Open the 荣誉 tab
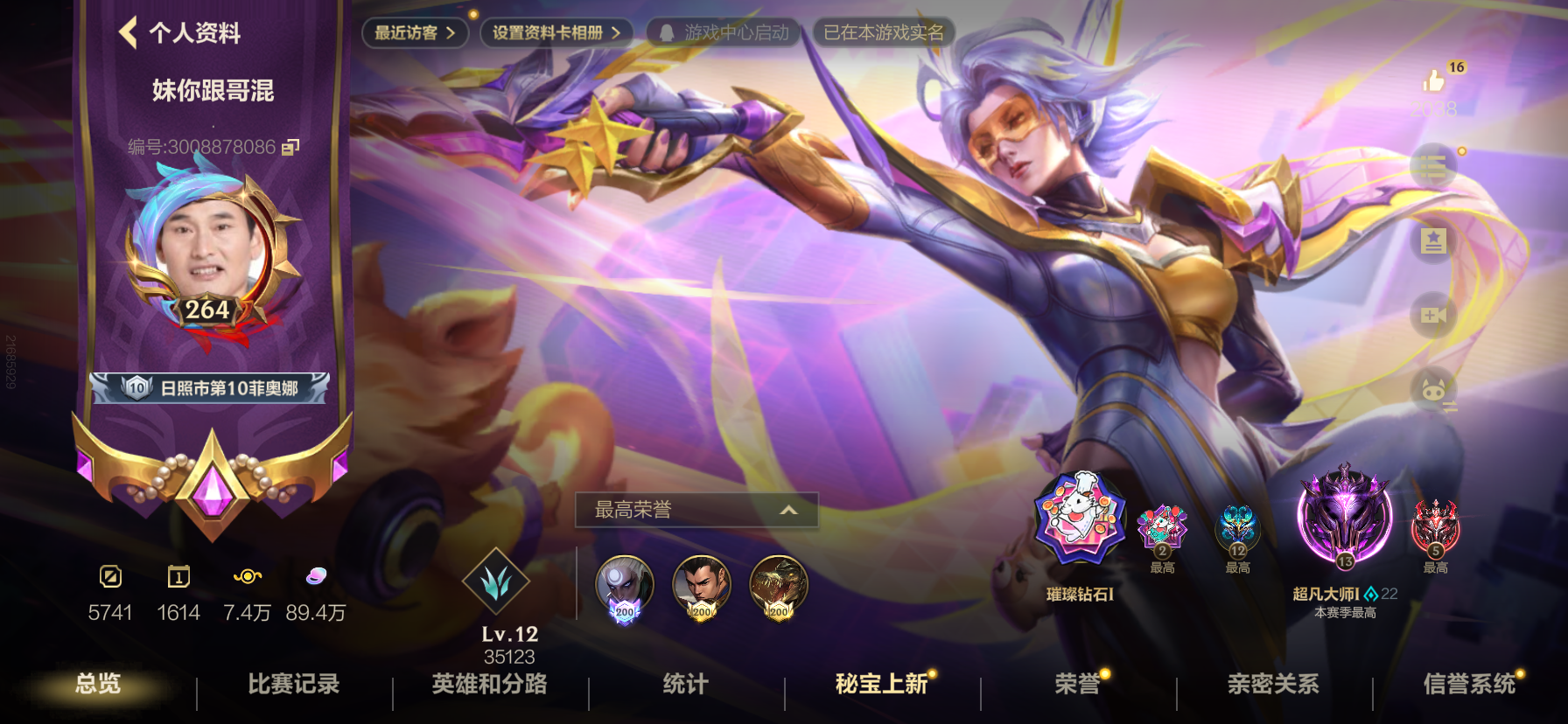The width and height of the screenshot is (1568, 724). pos(1074,687)
